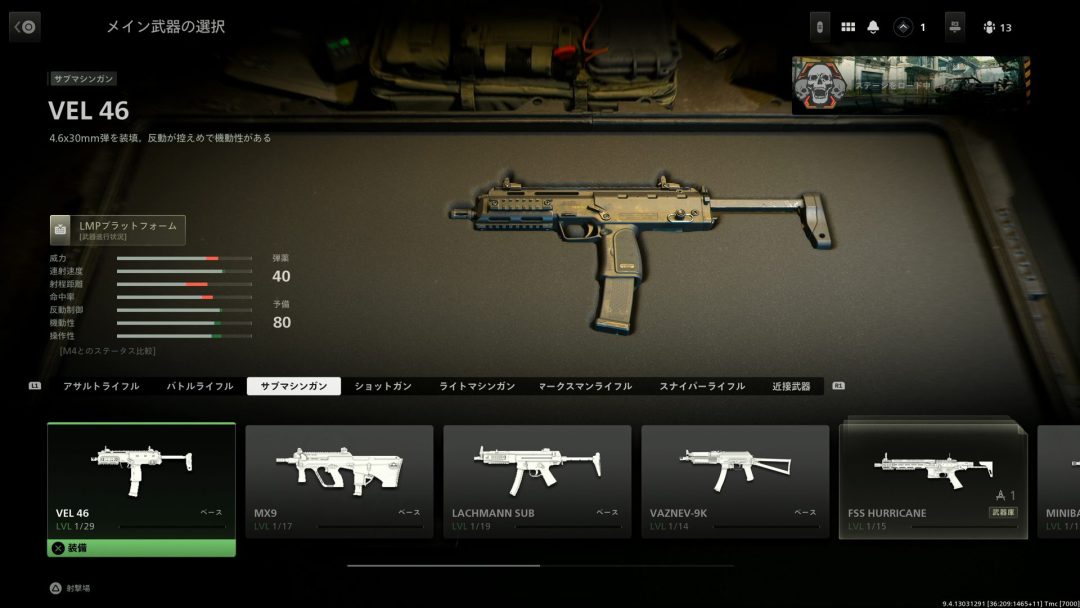Switch to the 近接武器 tab
The width and height of the screenshot is (1080, 608).
click(791, 386)
